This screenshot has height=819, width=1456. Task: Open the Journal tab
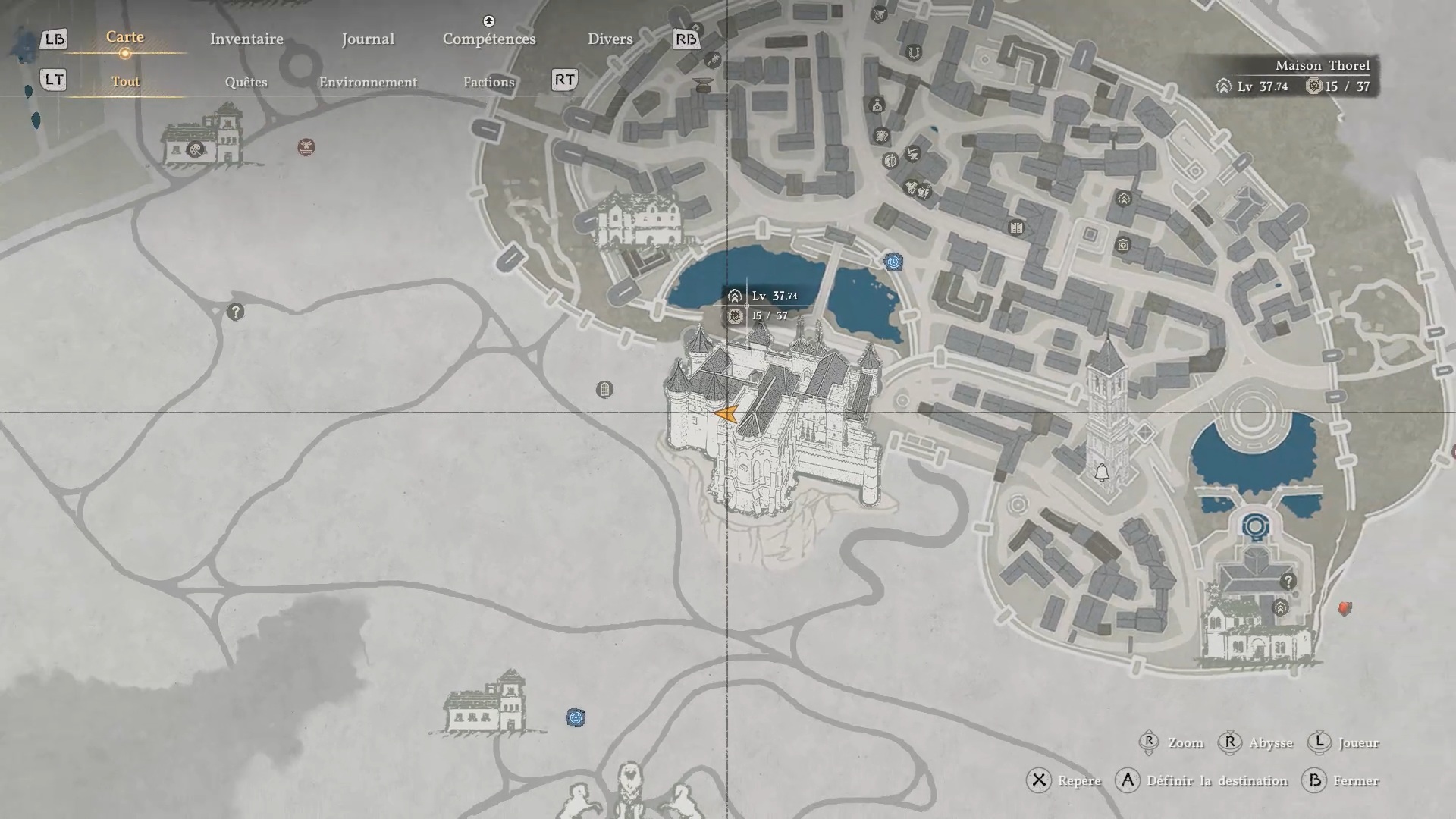[368, 39]
